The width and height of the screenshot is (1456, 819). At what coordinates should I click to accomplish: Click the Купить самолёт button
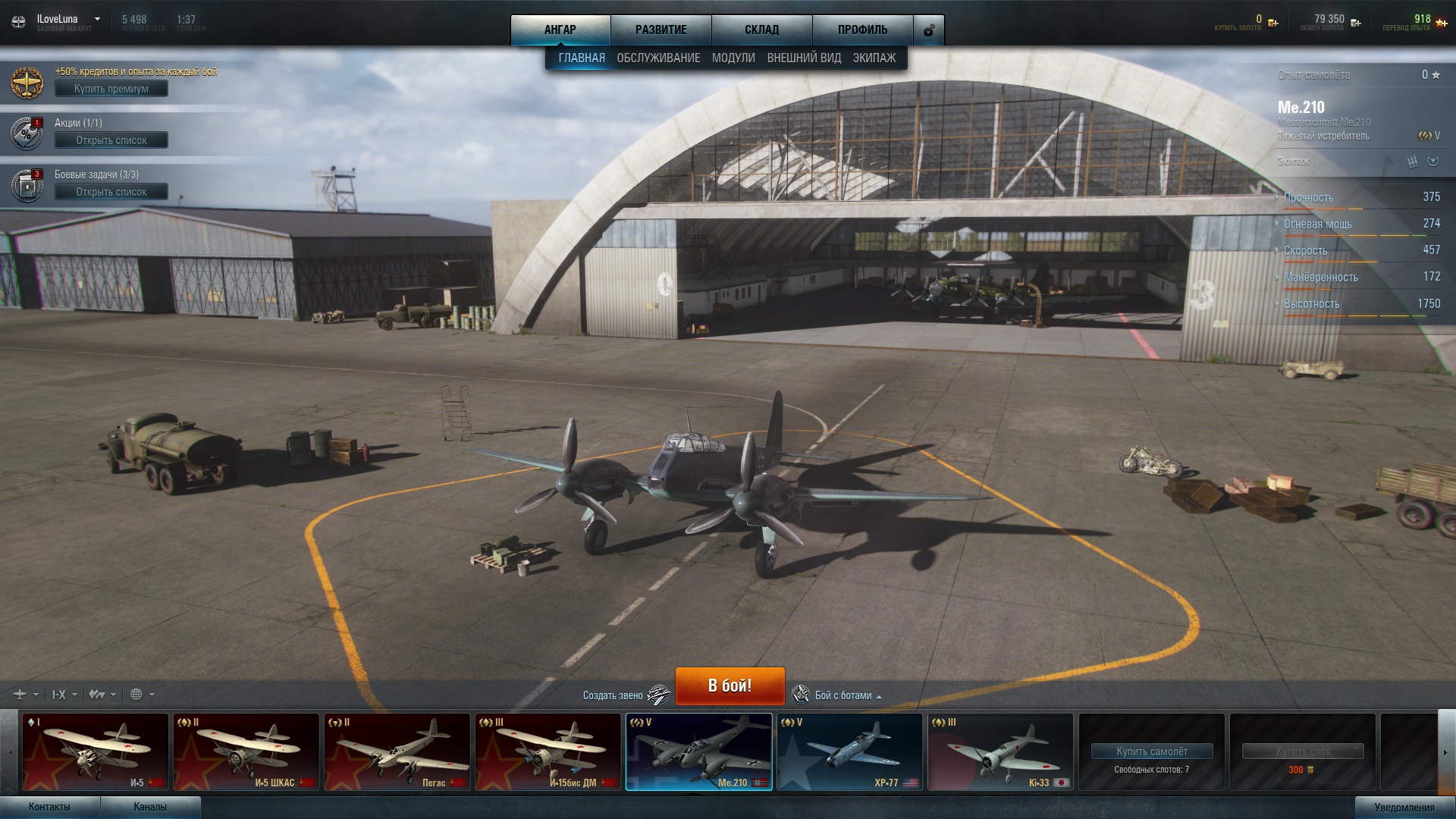(1151, 752)
